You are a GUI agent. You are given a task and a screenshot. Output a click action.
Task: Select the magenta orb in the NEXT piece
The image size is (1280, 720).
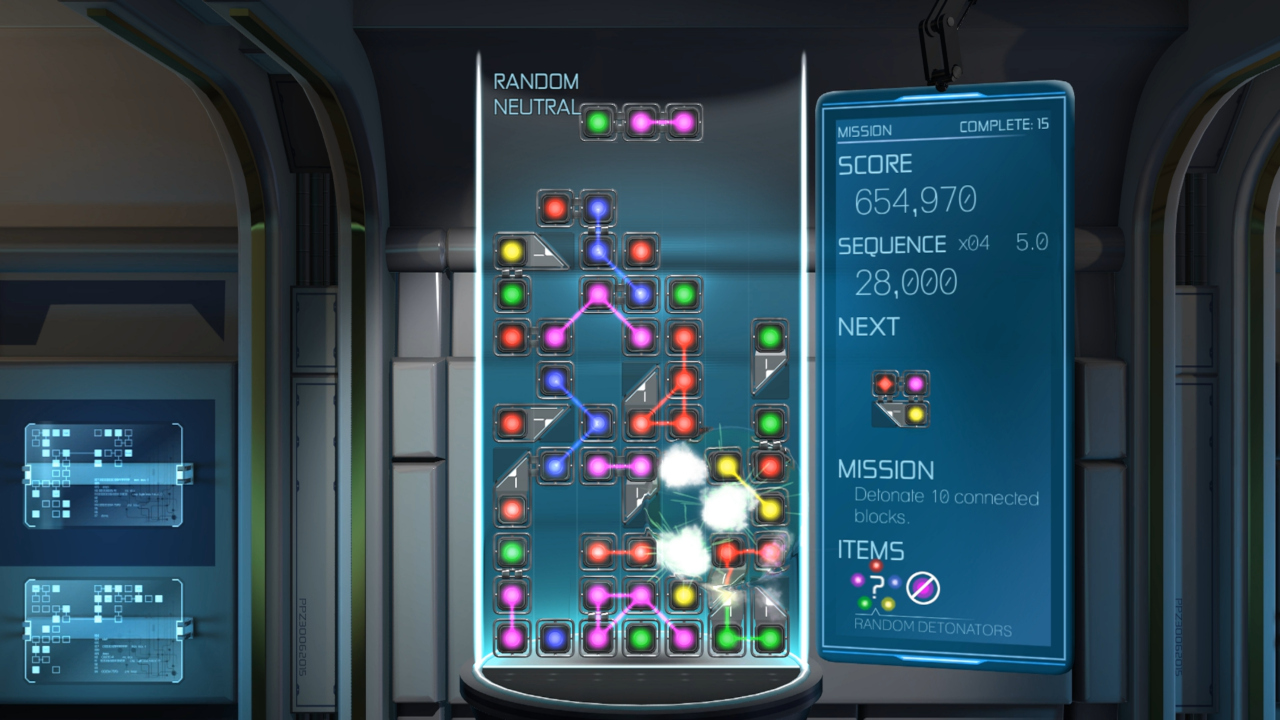[916, 382]
